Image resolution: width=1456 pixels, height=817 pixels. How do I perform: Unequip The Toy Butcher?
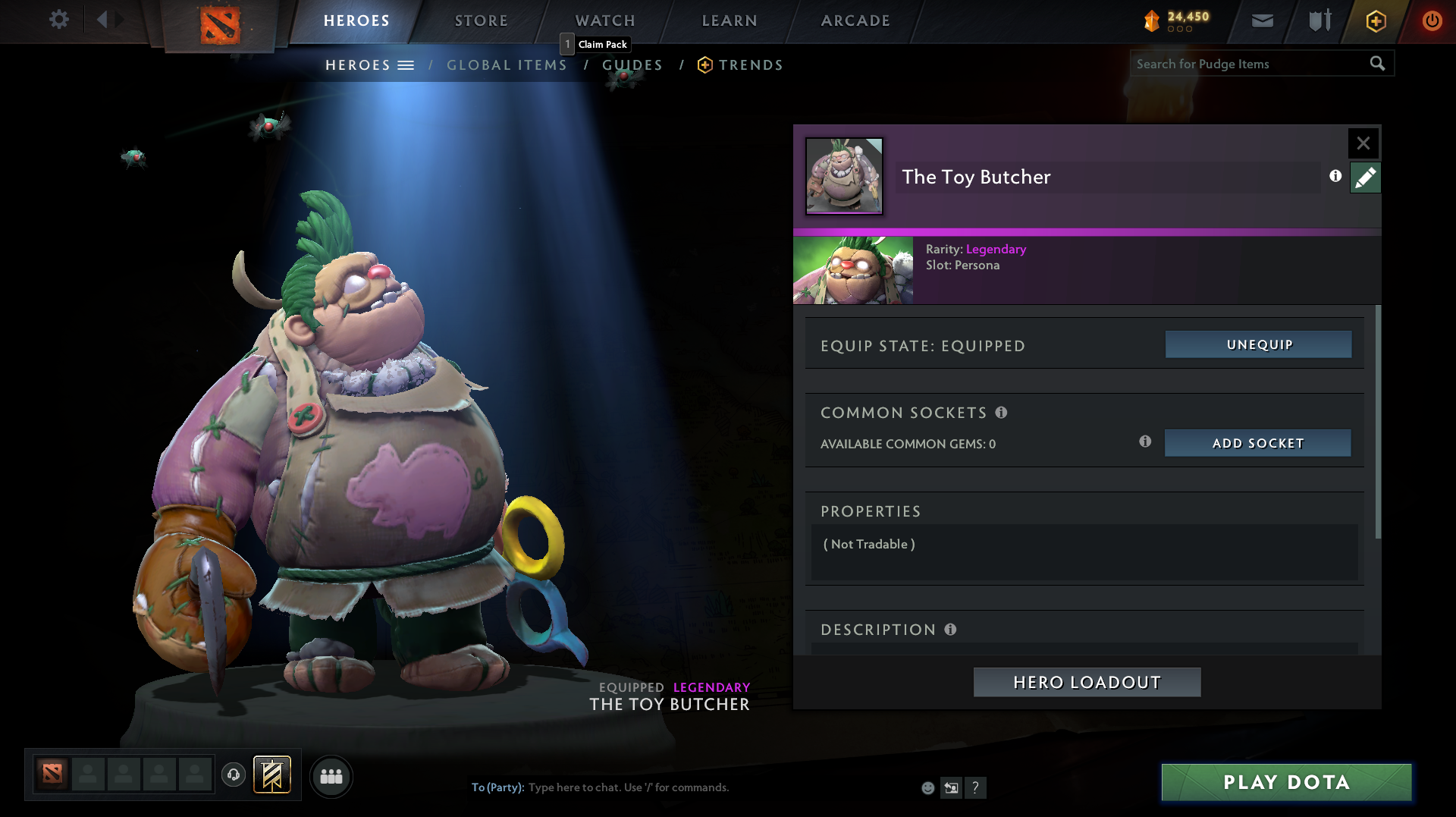[1257, 344]
